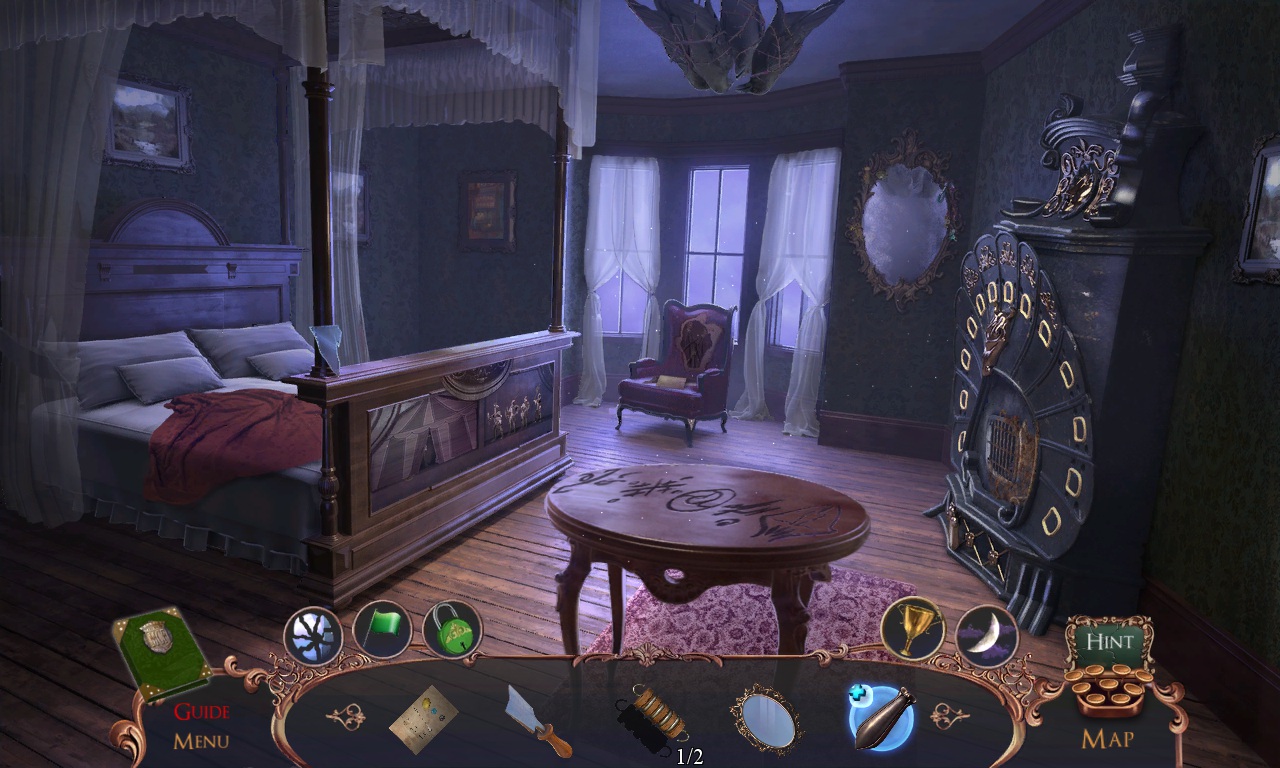Screen dimensions: 1280x768
Task: Open the Map
Action: (x=1110, y=740)
